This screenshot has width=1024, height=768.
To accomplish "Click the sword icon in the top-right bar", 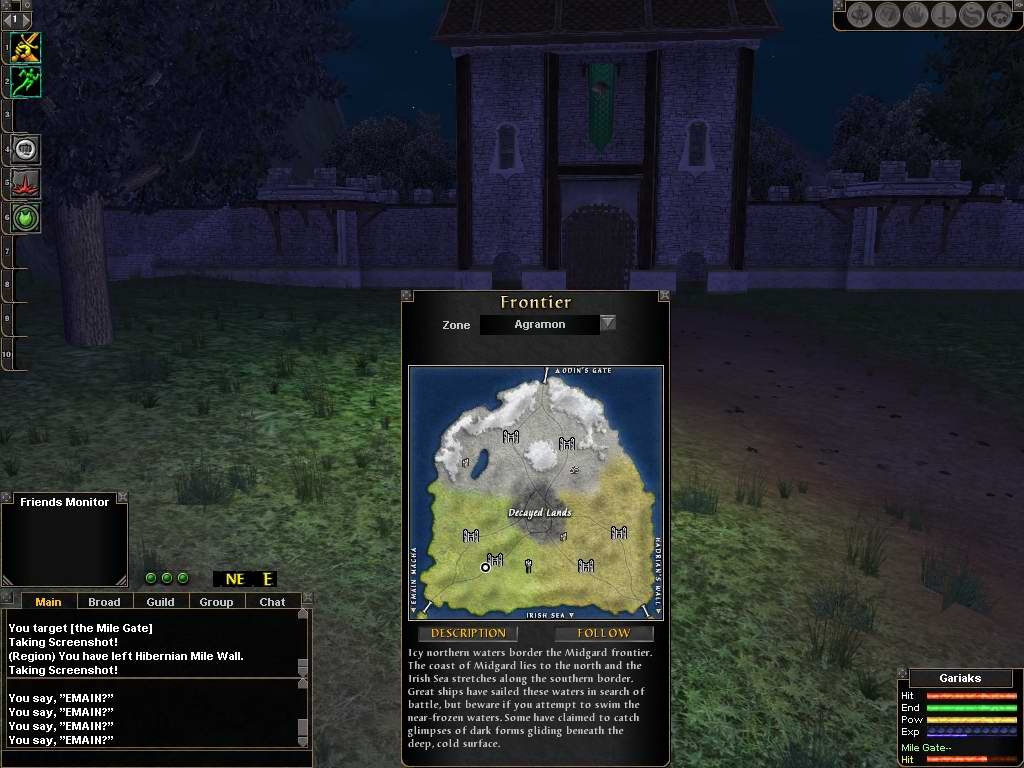I will point(943,15).
